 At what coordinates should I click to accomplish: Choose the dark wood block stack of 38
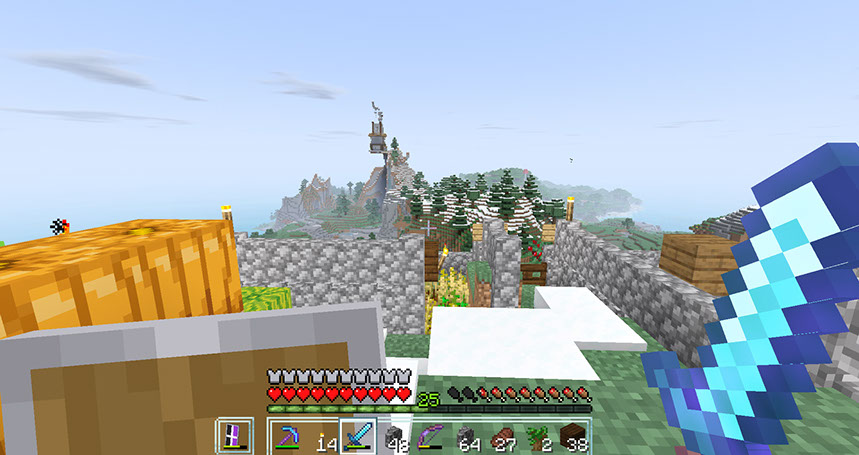pos(573,437)
